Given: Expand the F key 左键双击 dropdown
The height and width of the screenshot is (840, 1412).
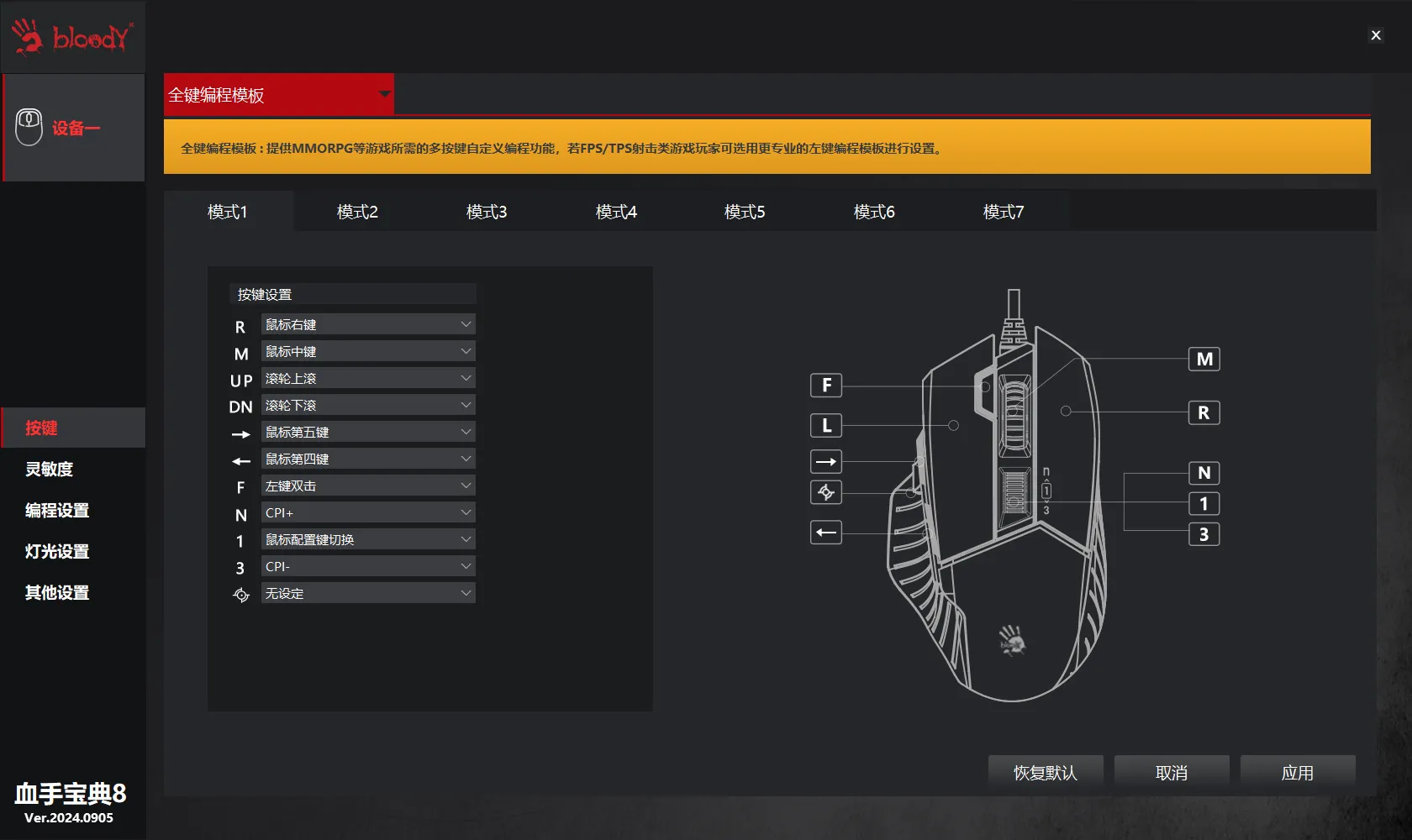Looking at the screenshot, I should (368, 486).
